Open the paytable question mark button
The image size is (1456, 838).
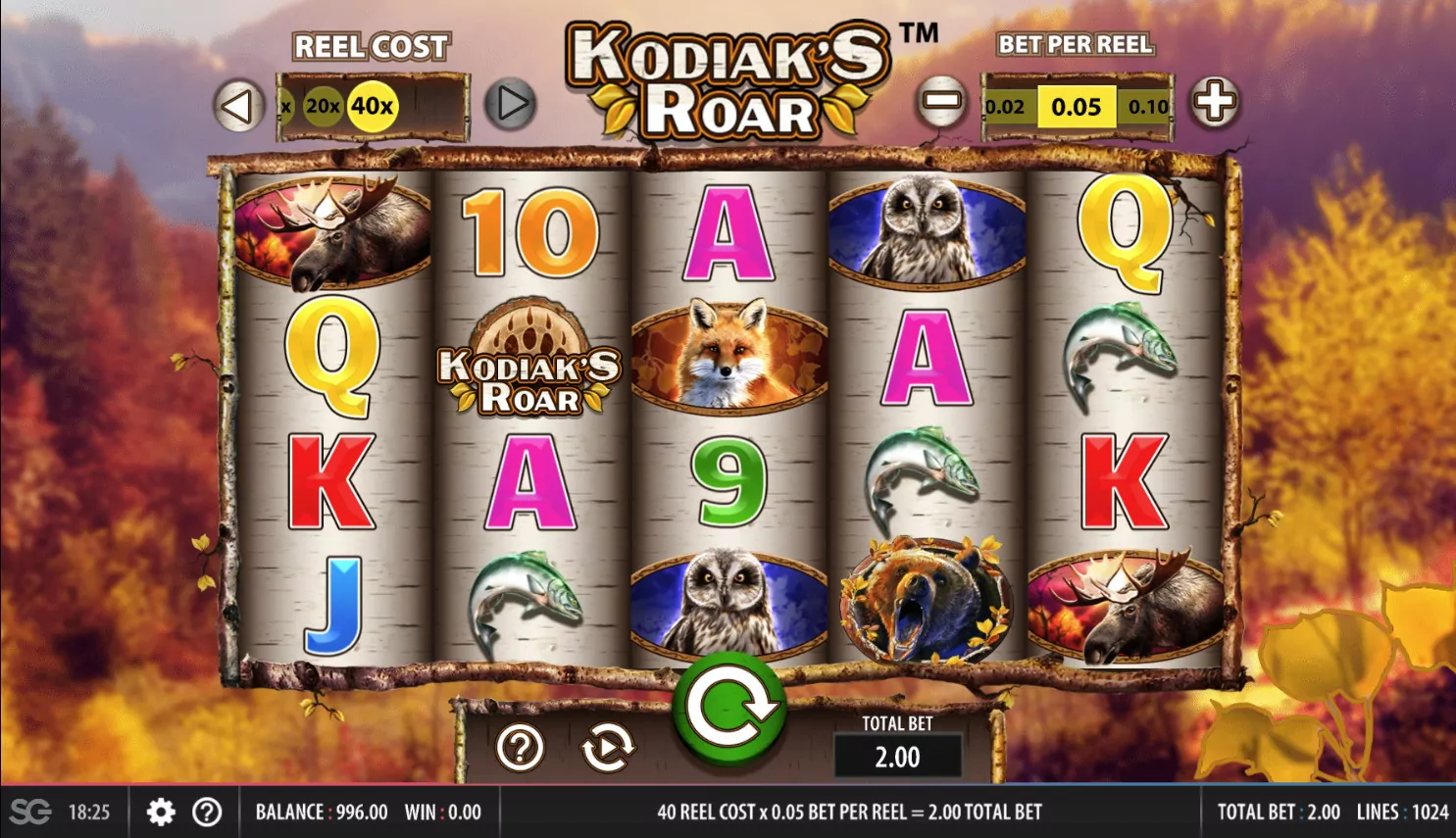[520, 749]
